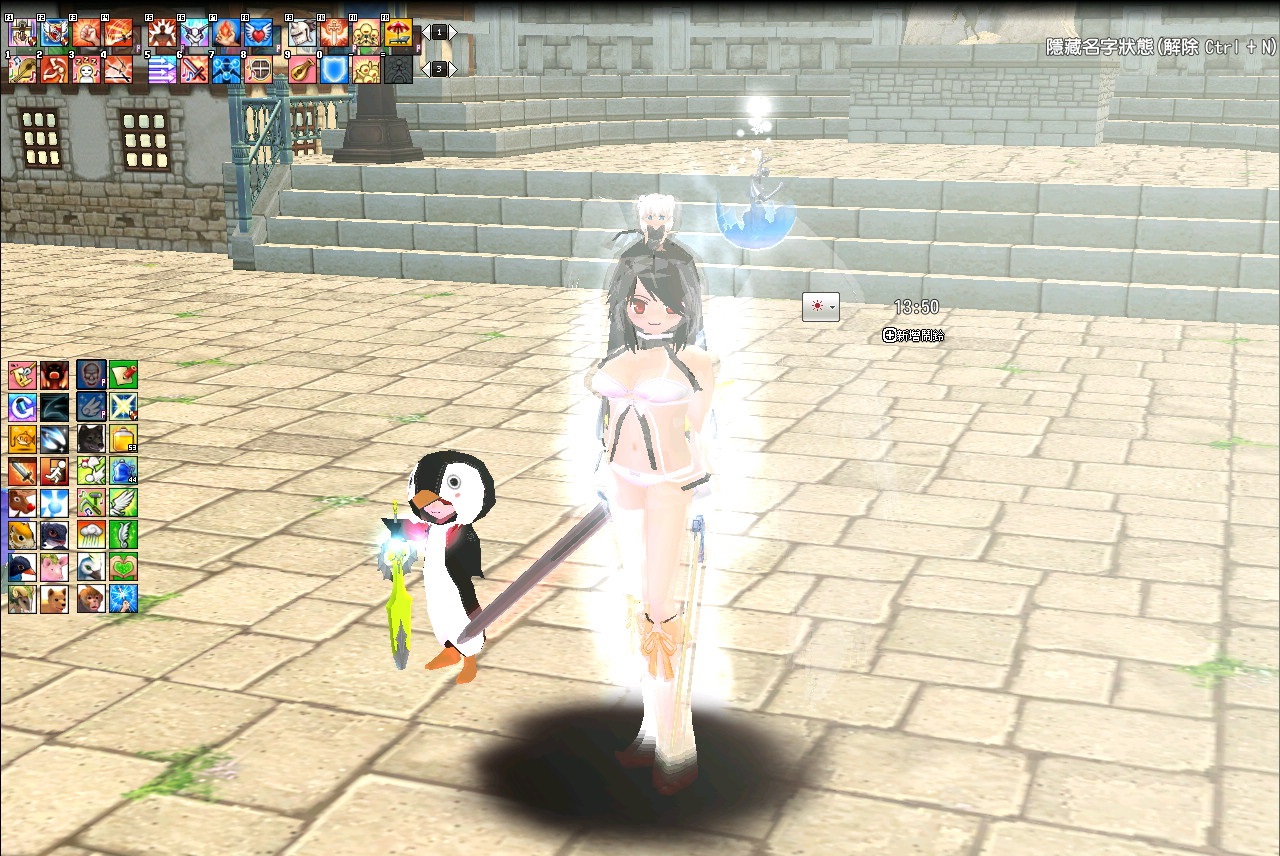Screen dimensions: 1280x856
Task: Open the red sun dropdown button
Action: (820, 307)
